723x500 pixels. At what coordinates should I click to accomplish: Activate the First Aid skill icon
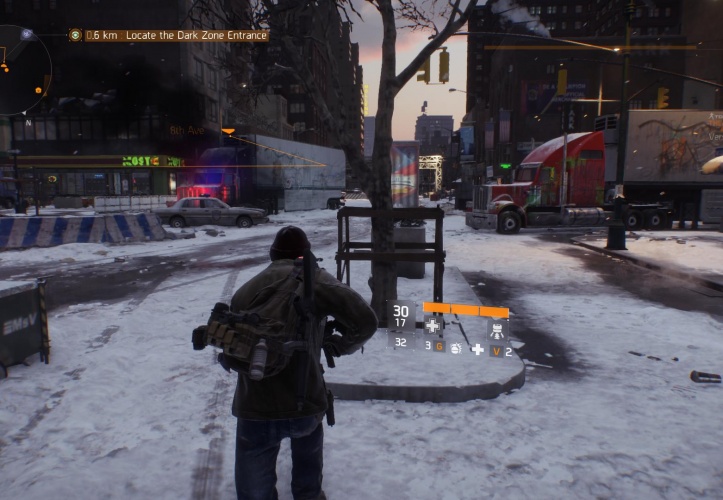(432, 326)
